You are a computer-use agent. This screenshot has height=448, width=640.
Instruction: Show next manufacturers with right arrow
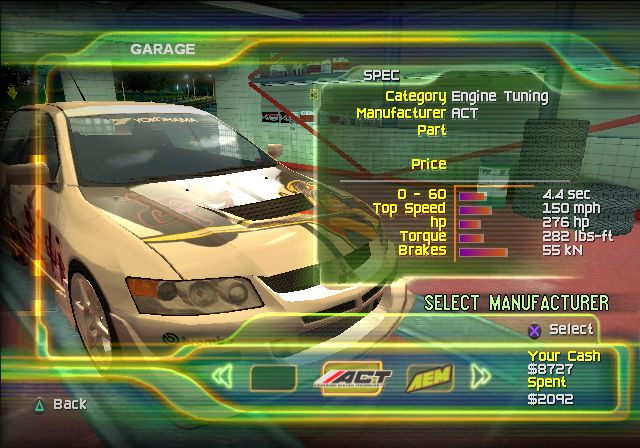(481, 377)
